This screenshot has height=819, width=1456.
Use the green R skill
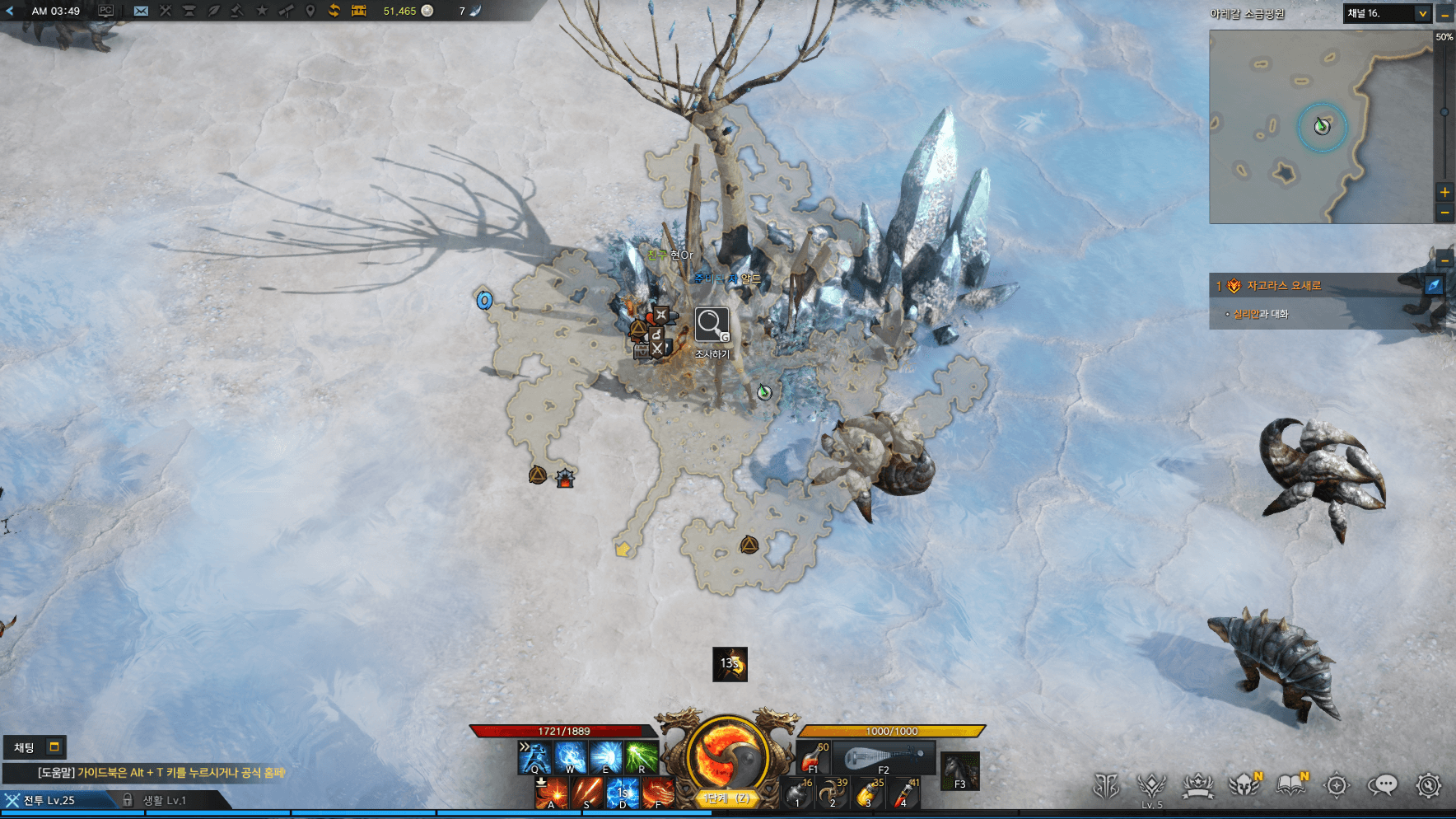(641, 757)
